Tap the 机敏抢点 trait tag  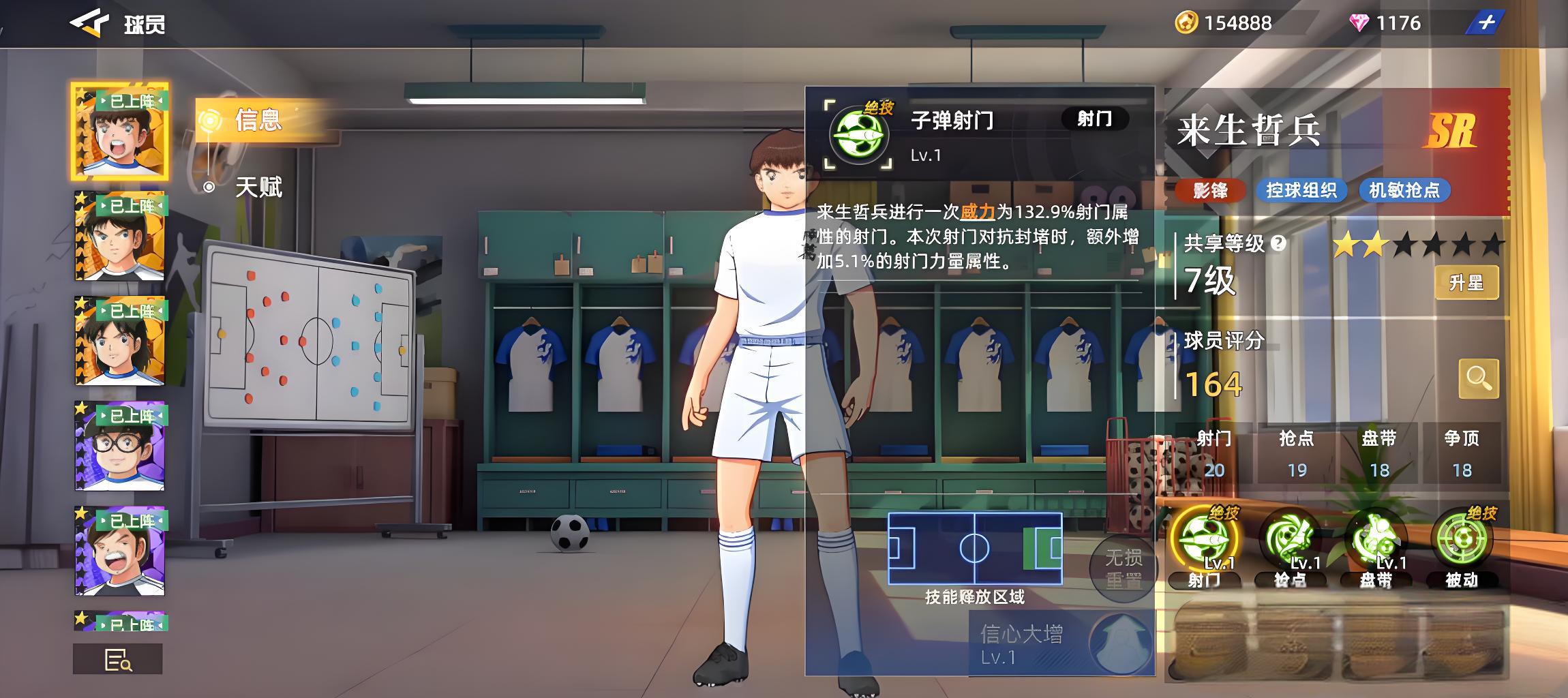(x=1404, y=190)
